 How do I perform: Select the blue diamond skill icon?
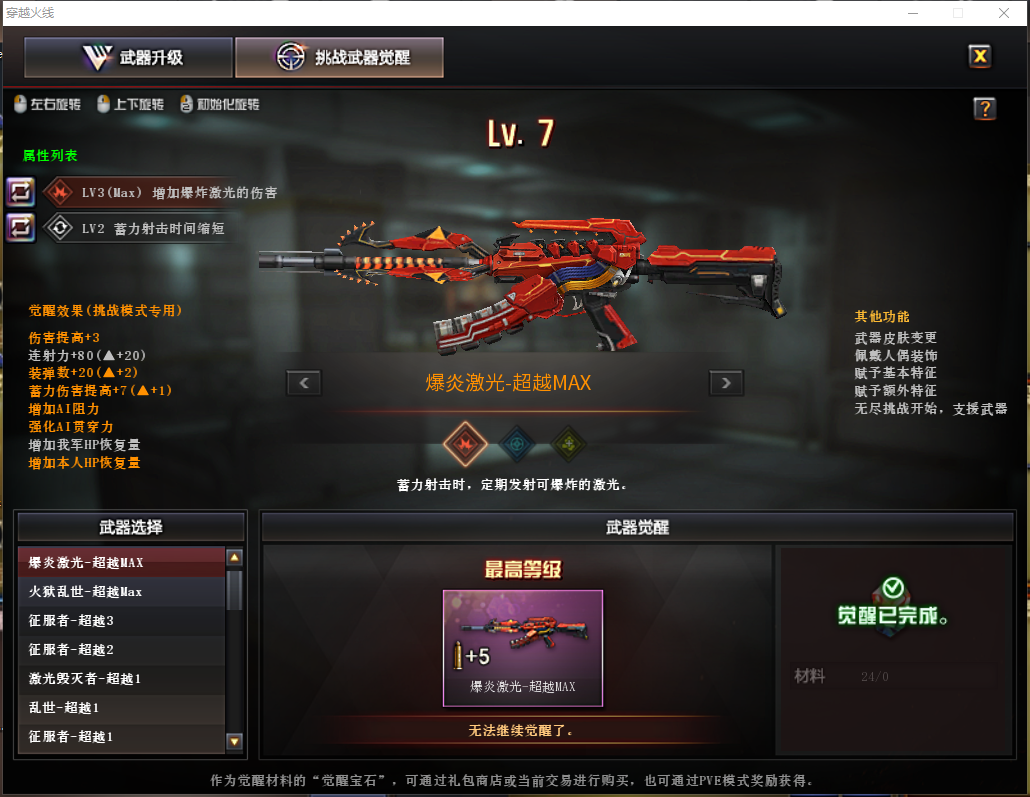pyautogui.click(x=516, y=443)
